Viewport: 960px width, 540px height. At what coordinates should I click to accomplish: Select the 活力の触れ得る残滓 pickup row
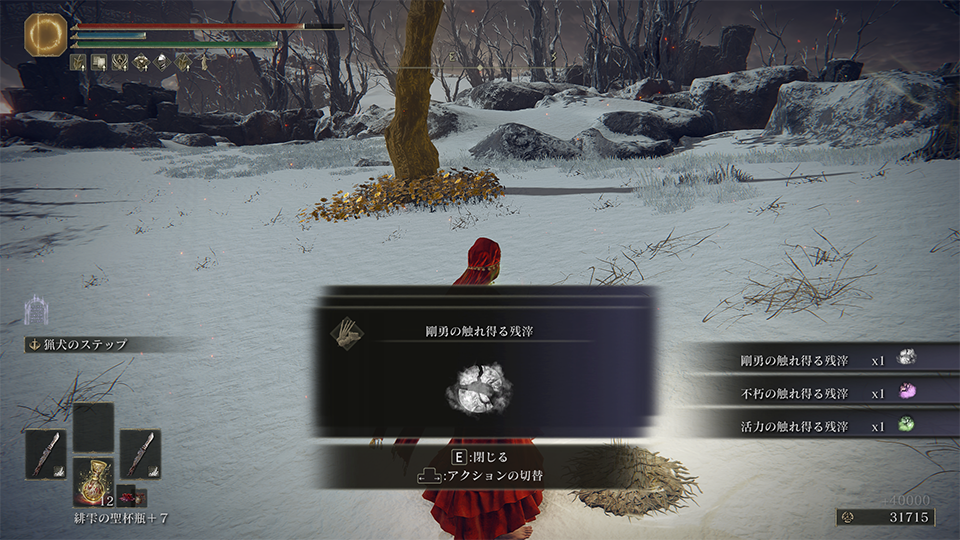(820, 426)
